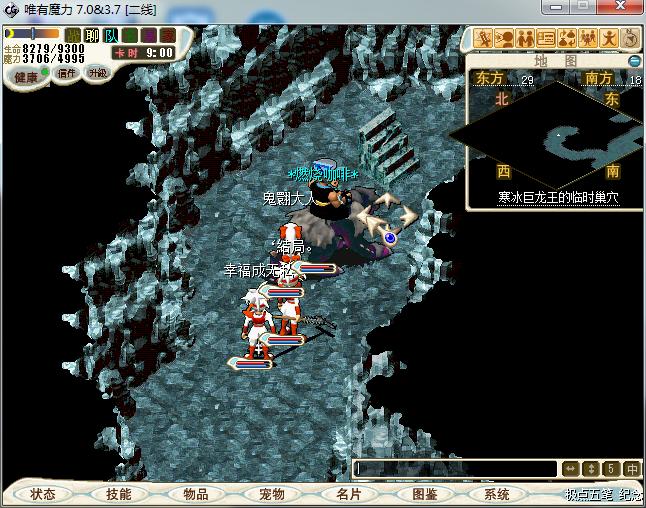Open the 图鉴 album menu
This screenshot has height=508, width=646.
(x=424, y=494)
